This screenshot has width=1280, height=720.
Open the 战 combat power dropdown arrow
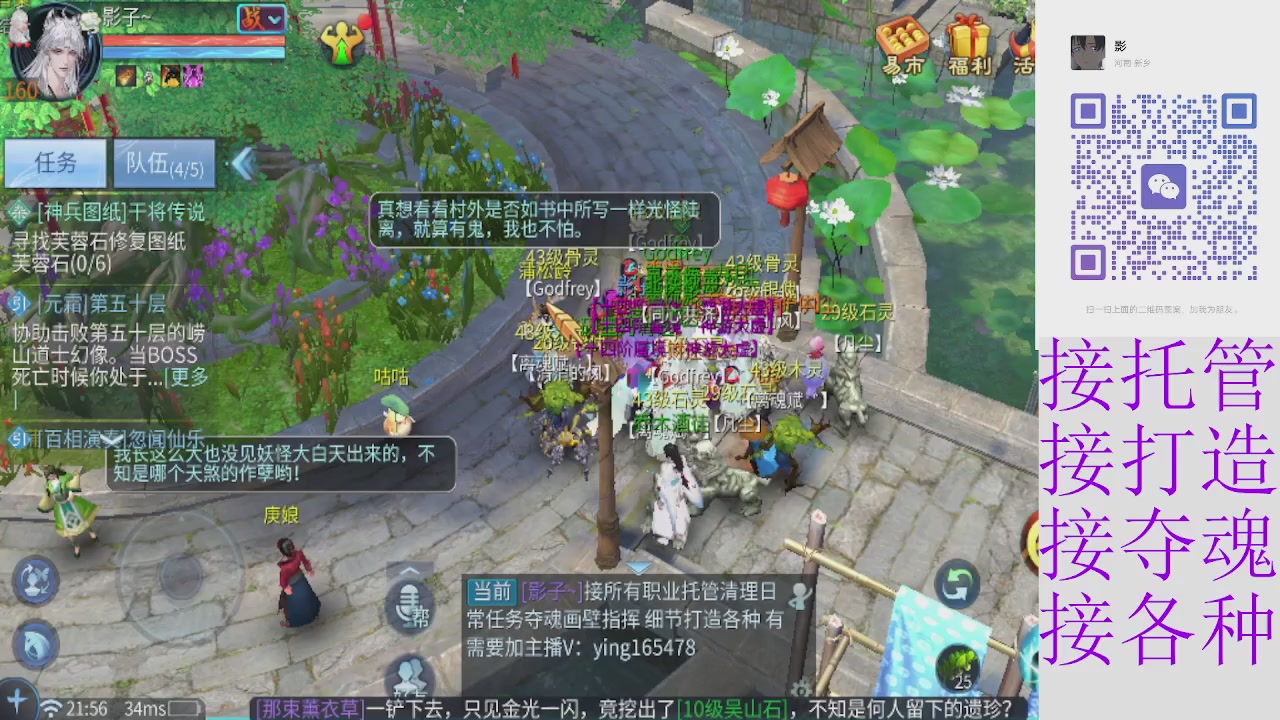[x=275, y=19]
